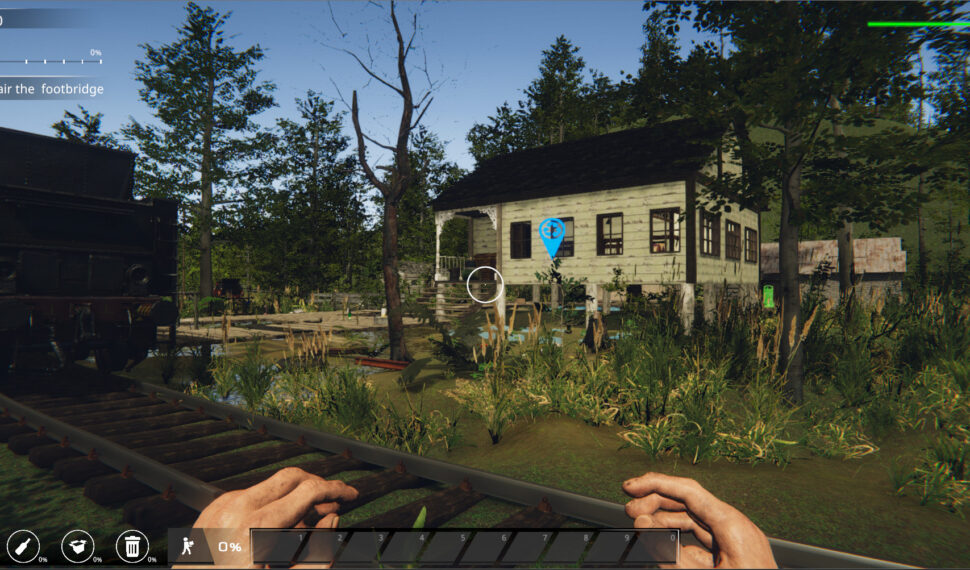The image size is (970, 570).
Task: Select the footbridge repair objective
Action: (x=52, y=90)
